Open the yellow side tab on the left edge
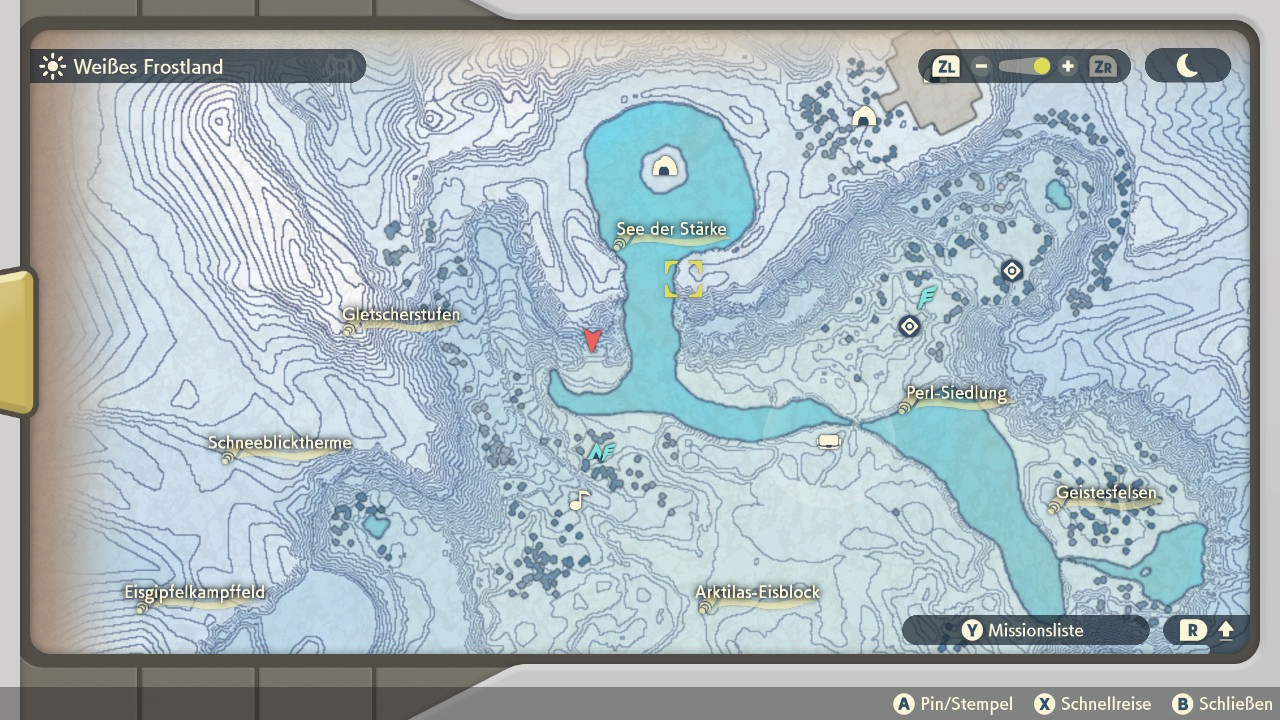 point(17,340)
